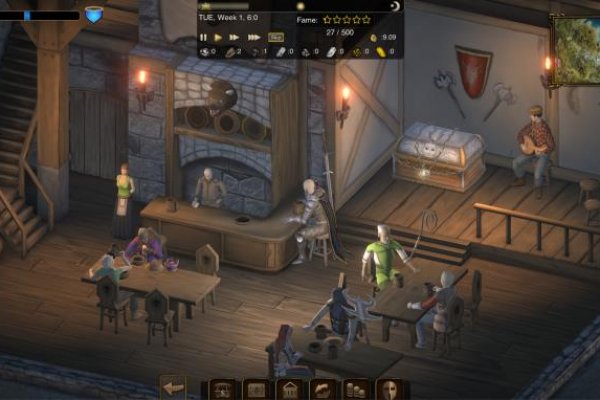The width and height of the screenshot is (600, 400).
Task: Set time to double fast-forward speed
Action: point(236,37)
